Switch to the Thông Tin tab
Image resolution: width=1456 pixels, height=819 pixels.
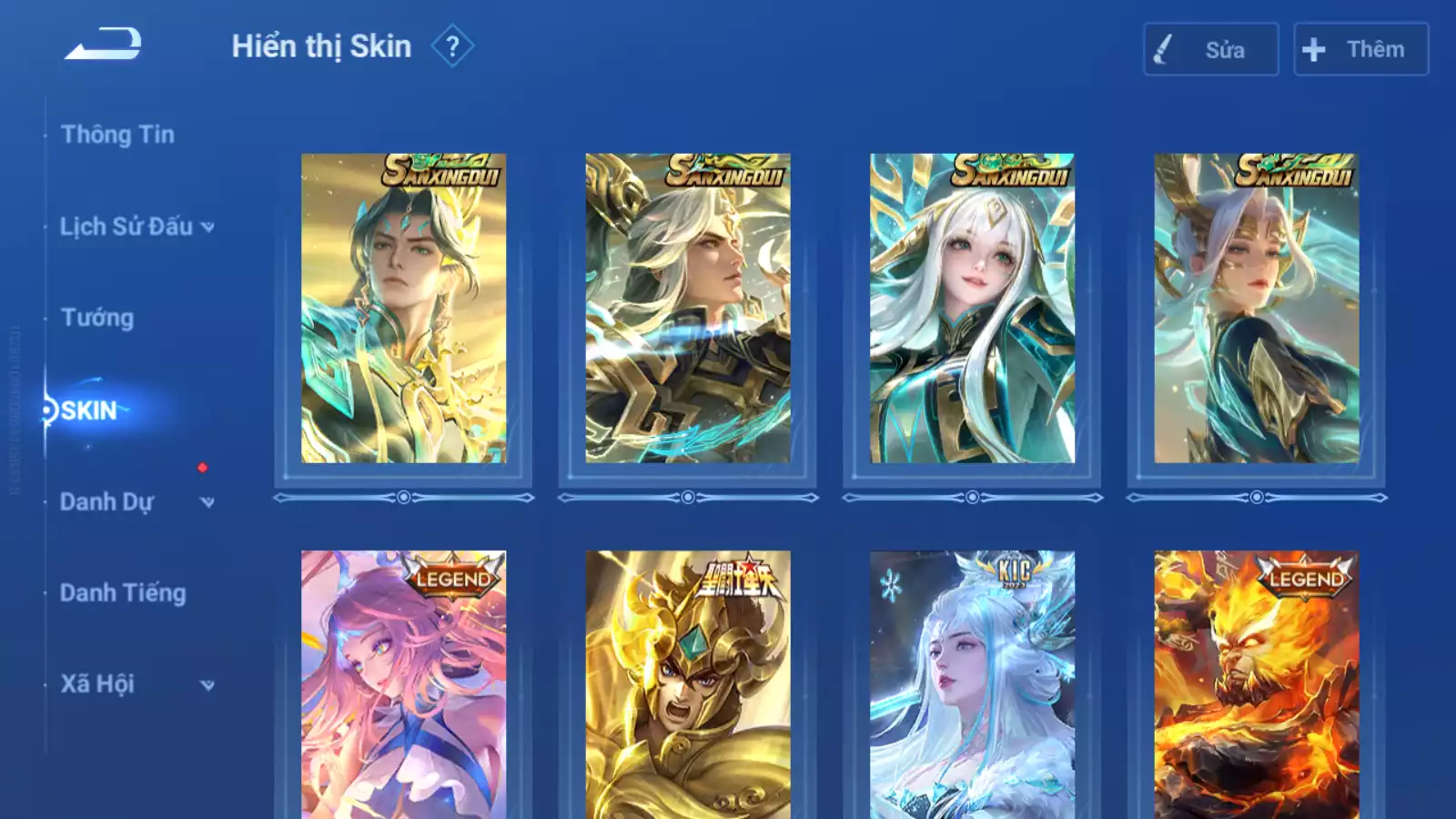pyautogui.click(x=117, y=135)
